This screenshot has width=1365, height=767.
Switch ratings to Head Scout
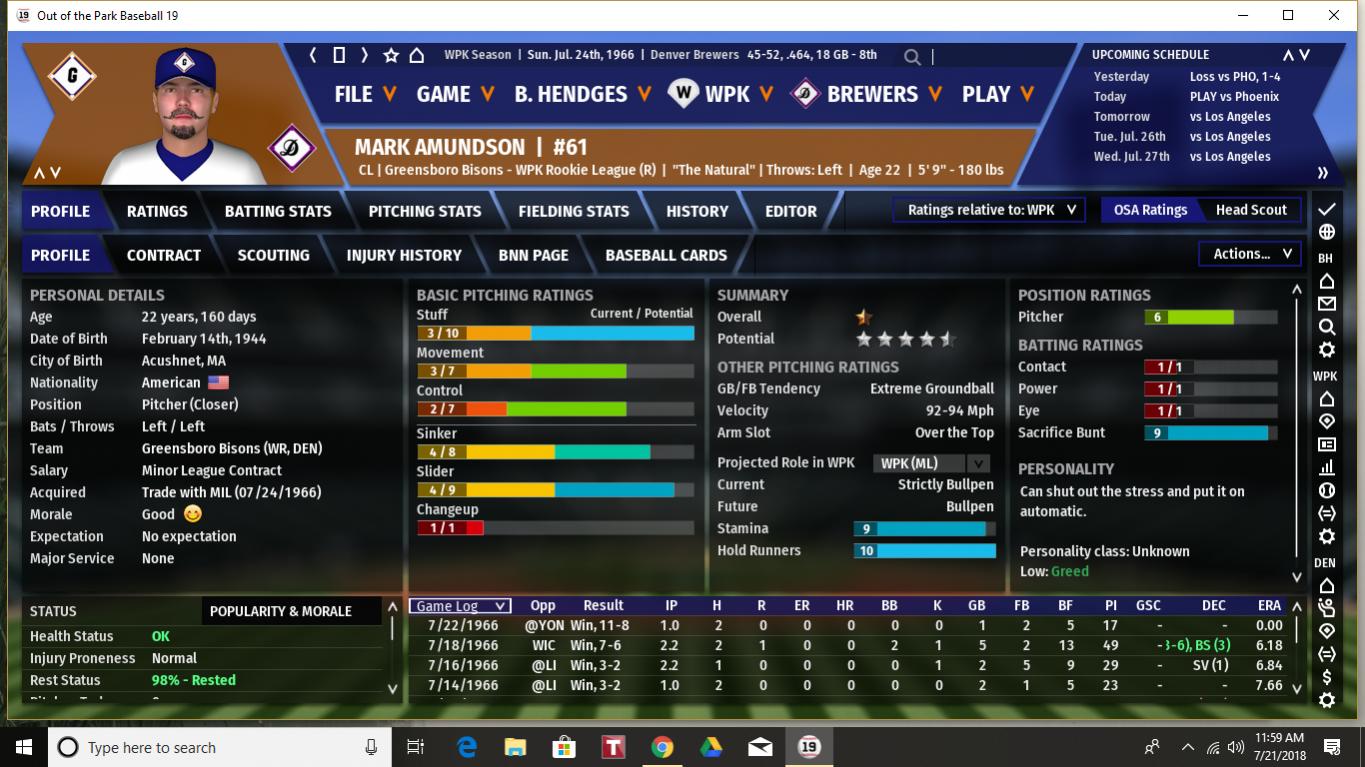coord(1251,210)
